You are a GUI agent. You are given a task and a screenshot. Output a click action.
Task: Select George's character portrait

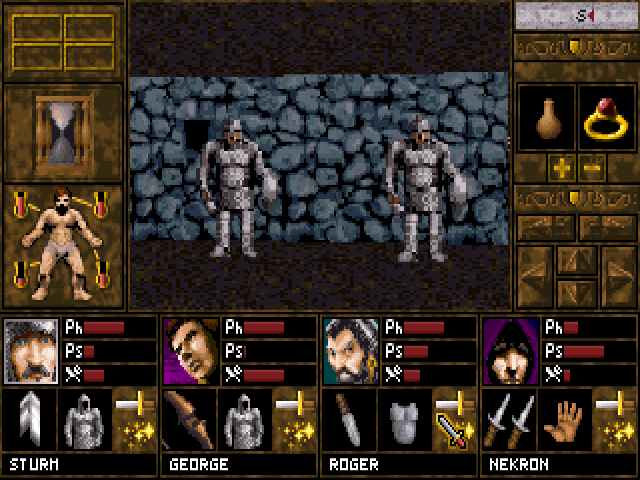point(191,351)
